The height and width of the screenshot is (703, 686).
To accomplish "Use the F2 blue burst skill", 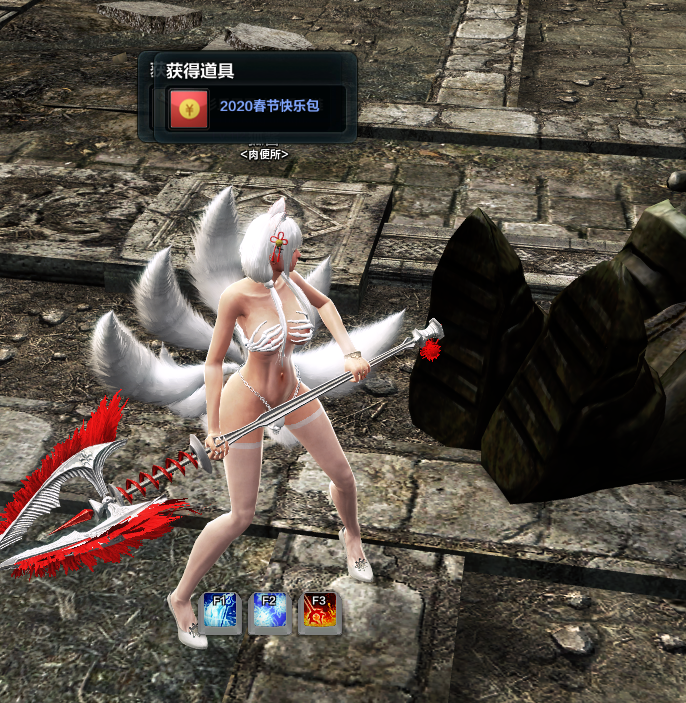I will click(x=268, y=610).
